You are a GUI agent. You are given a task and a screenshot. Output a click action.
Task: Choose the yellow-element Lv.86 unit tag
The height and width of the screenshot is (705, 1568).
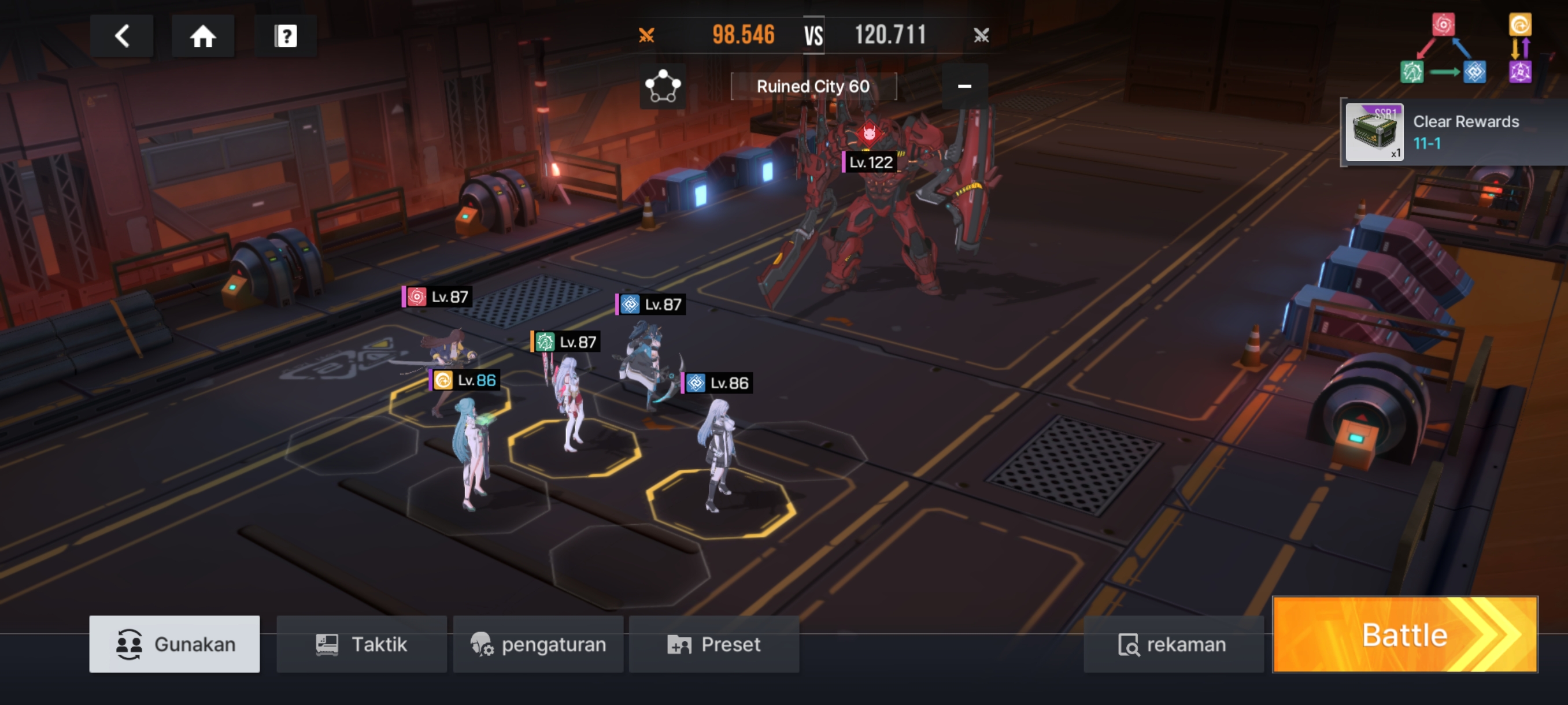pos(465,380)
